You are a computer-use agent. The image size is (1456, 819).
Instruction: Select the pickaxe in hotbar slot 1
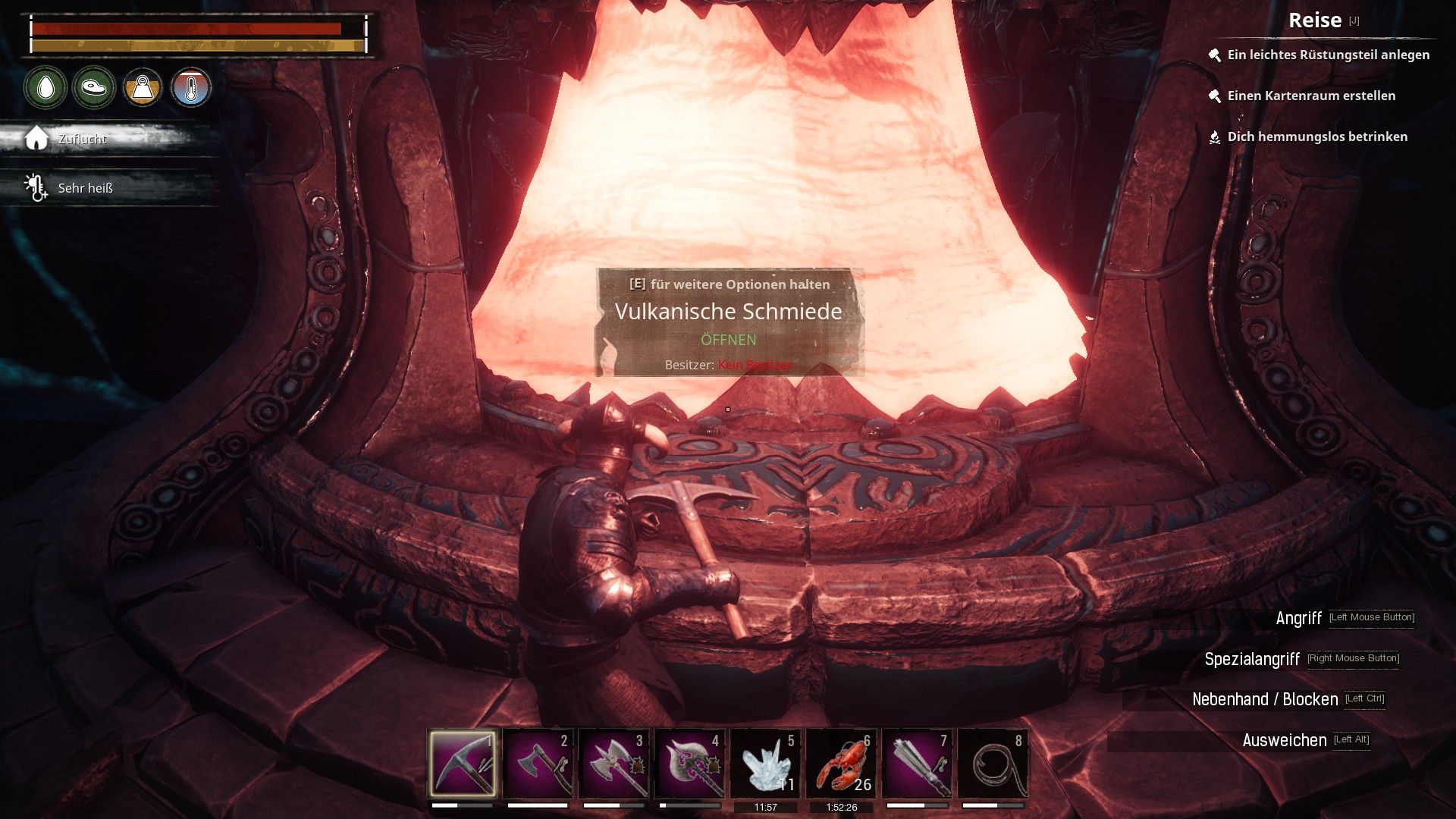462,763
